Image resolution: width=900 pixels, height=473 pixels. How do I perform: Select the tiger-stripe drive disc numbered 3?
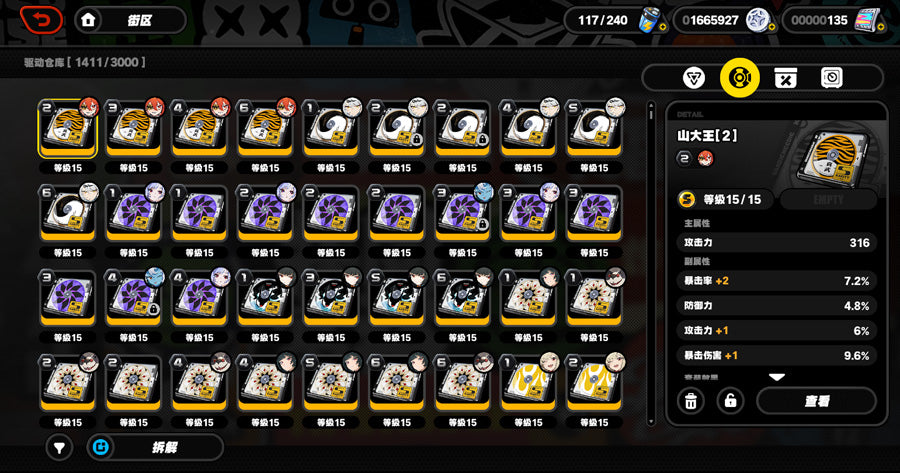pyautogui.click(x=134, y=129)
